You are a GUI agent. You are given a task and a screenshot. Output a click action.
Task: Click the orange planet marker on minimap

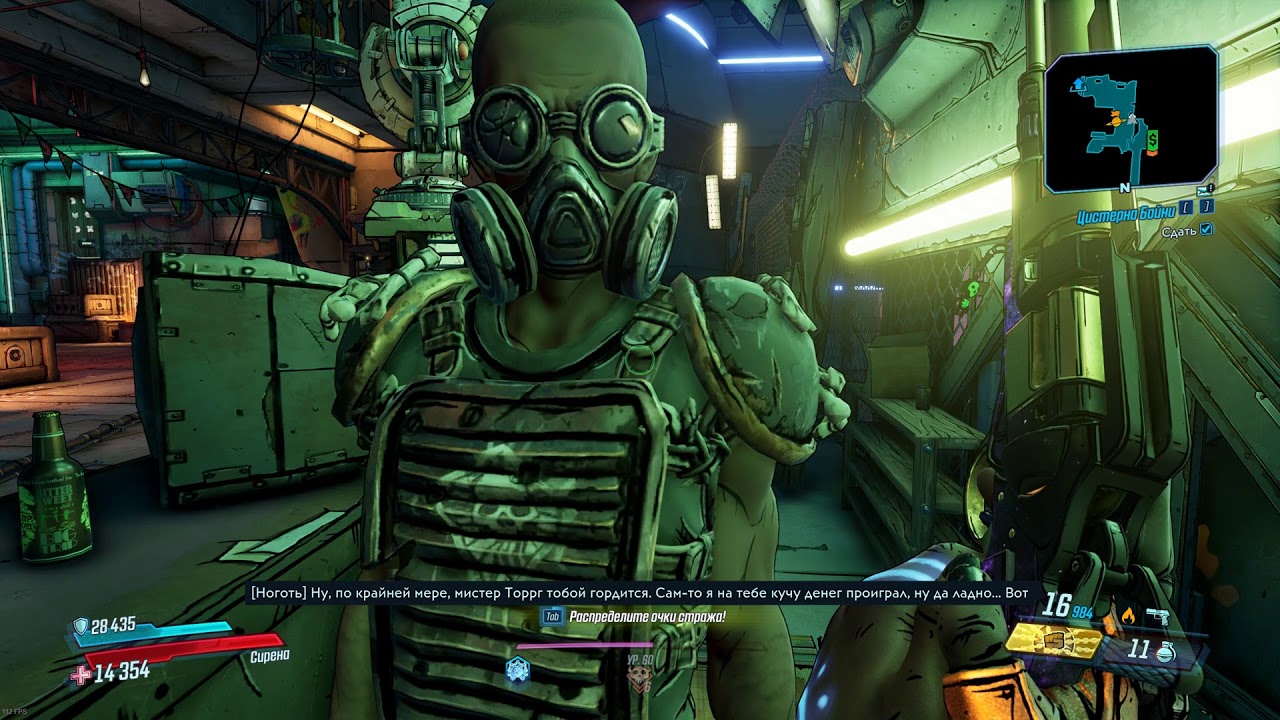[1114, 120]
